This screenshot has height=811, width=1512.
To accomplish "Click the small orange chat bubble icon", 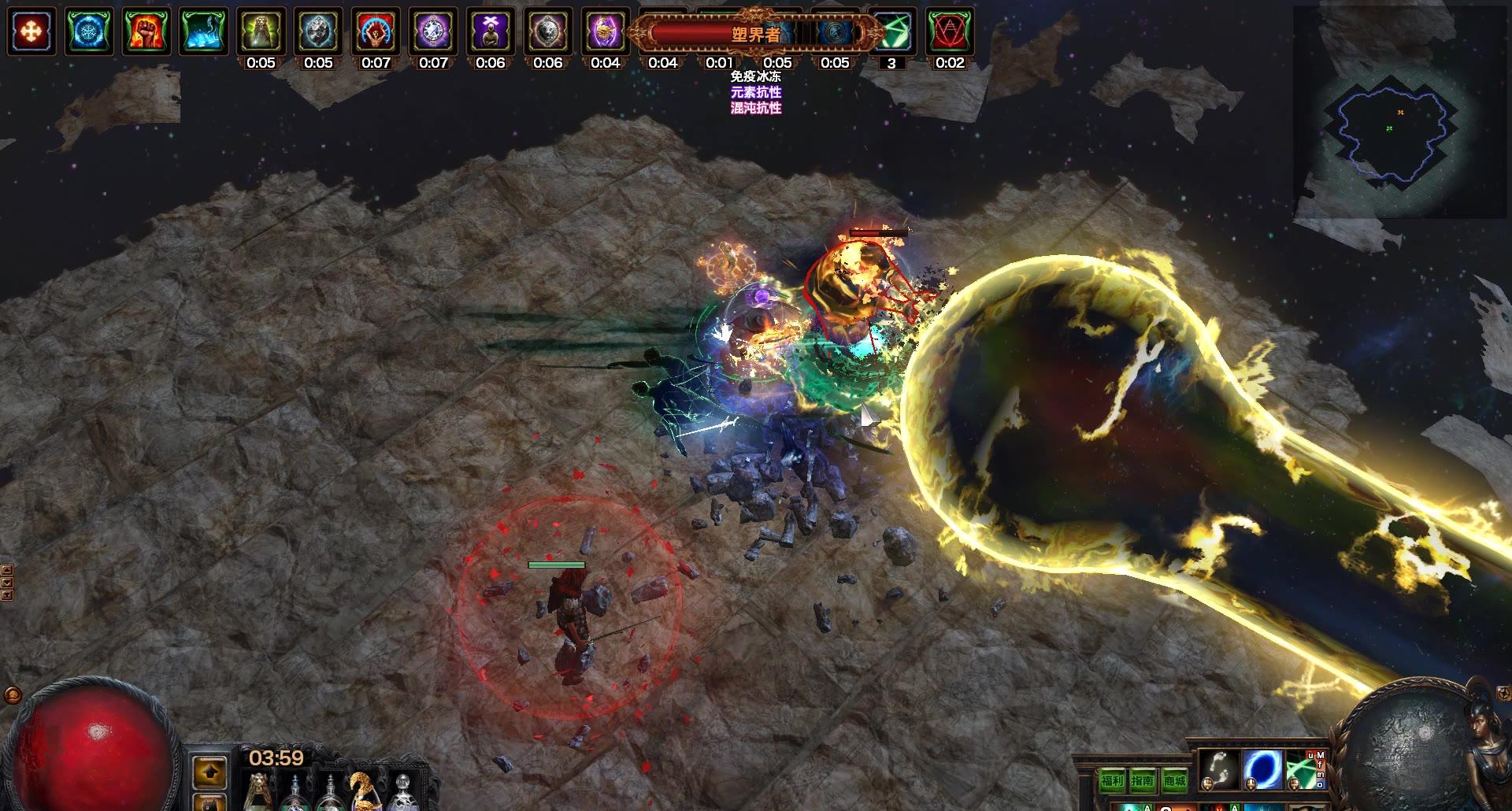I will [x=12, y=695].
